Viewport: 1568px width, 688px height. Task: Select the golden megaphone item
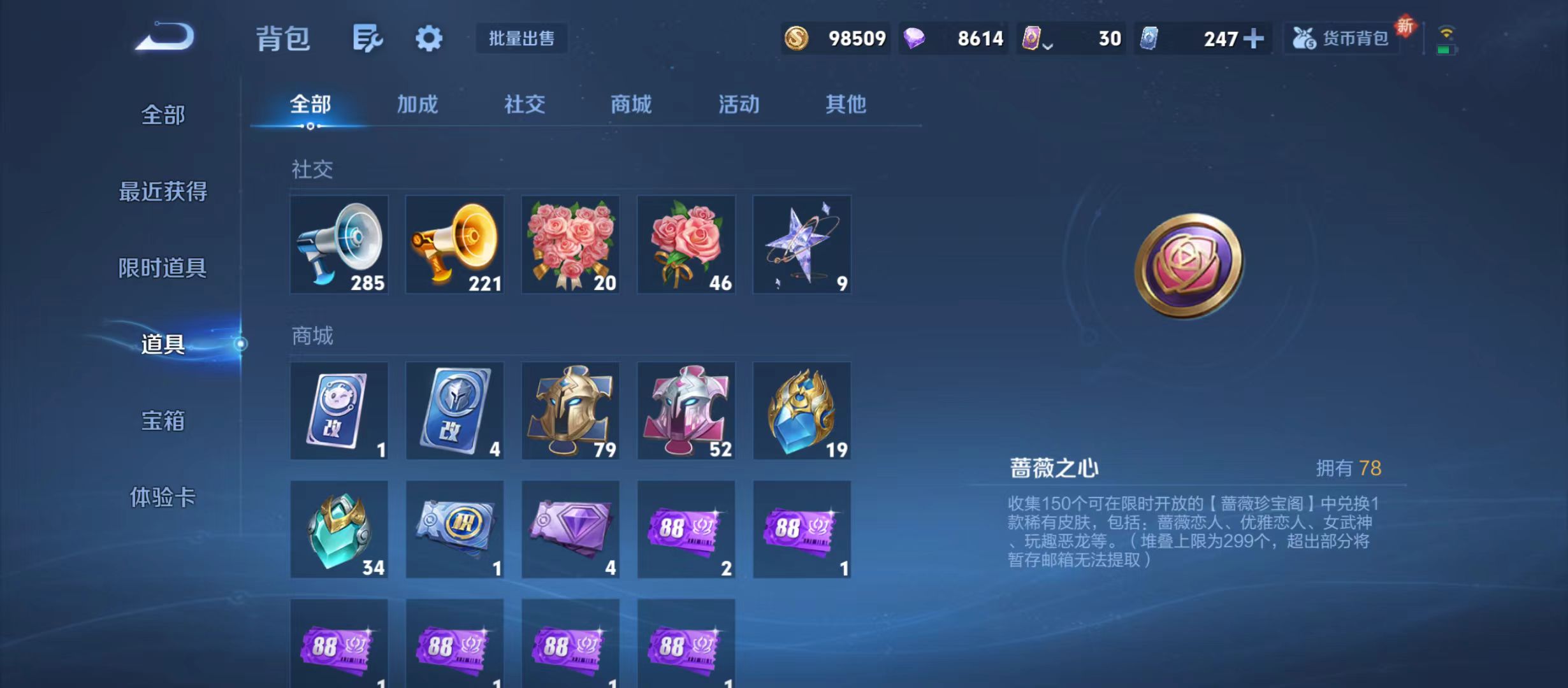(x=454, y=244)
